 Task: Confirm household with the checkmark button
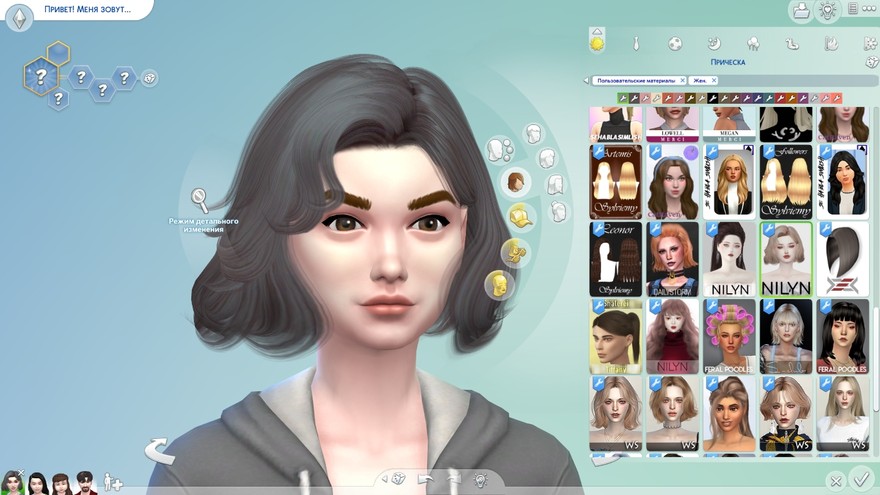[859, 479]
